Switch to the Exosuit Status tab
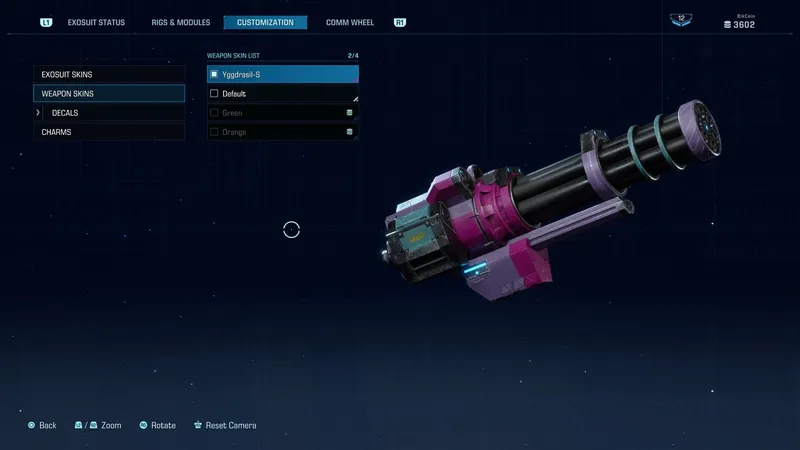This screenshot has height=450, width=800. pos(96,22)
